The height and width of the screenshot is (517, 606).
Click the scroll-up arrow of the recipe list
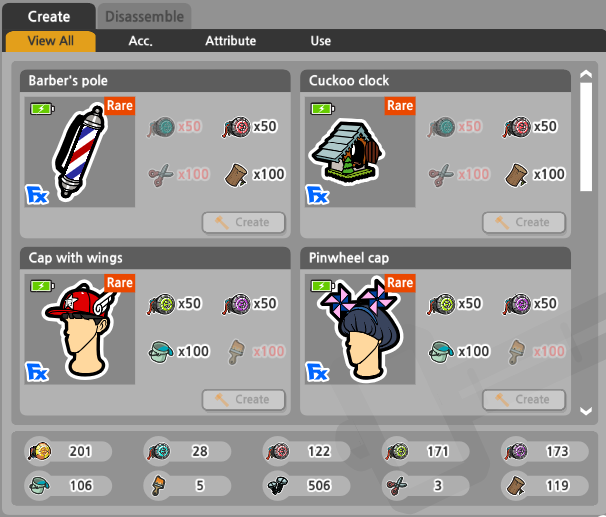click(586, 74)
